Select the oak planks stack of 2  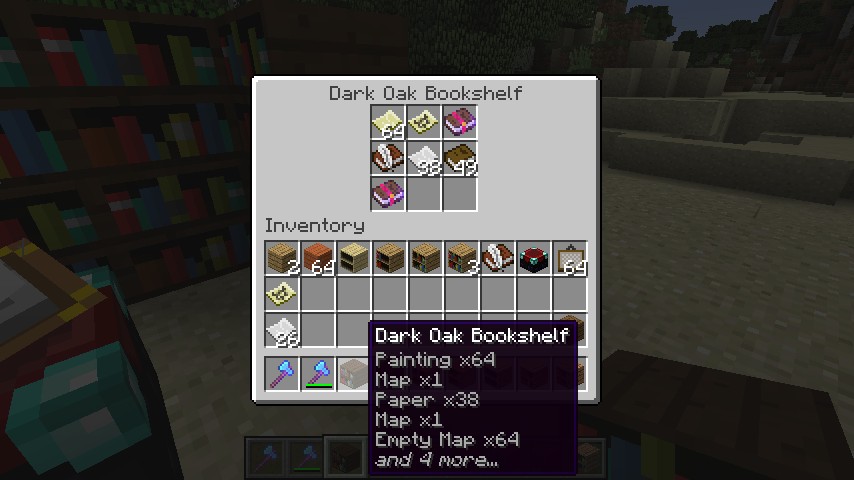pyautogui.click(x=282, y=258)
